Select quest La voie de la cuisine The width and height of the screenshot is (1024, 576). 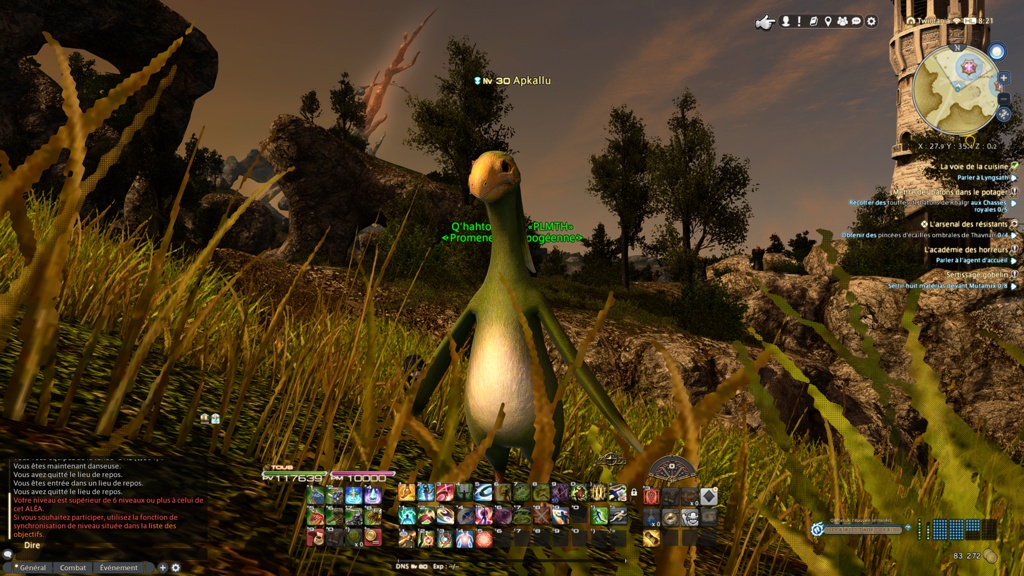click(974, 166)
